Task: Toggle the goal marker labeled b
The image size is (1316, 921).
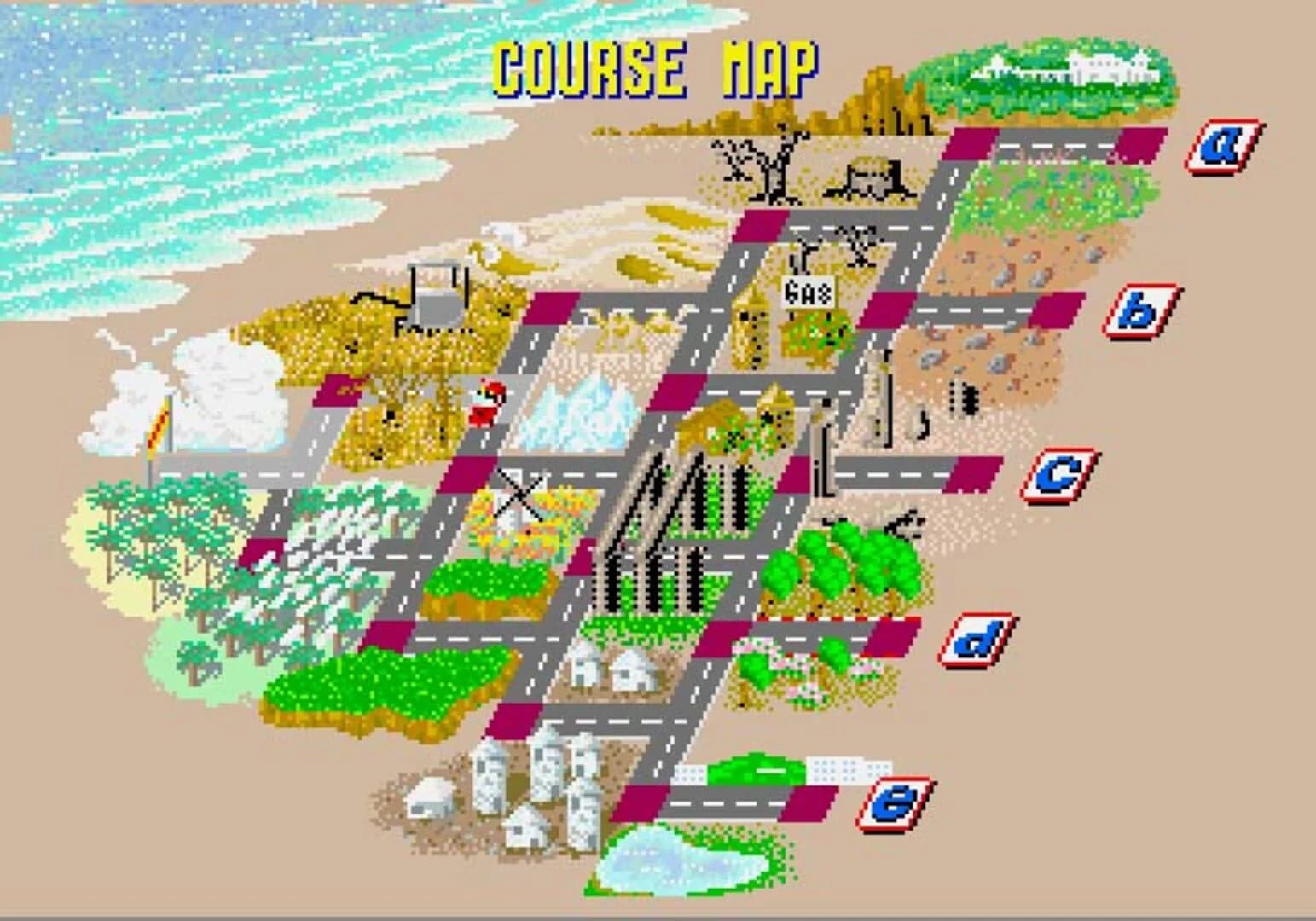Action: tap(1139, 310)
